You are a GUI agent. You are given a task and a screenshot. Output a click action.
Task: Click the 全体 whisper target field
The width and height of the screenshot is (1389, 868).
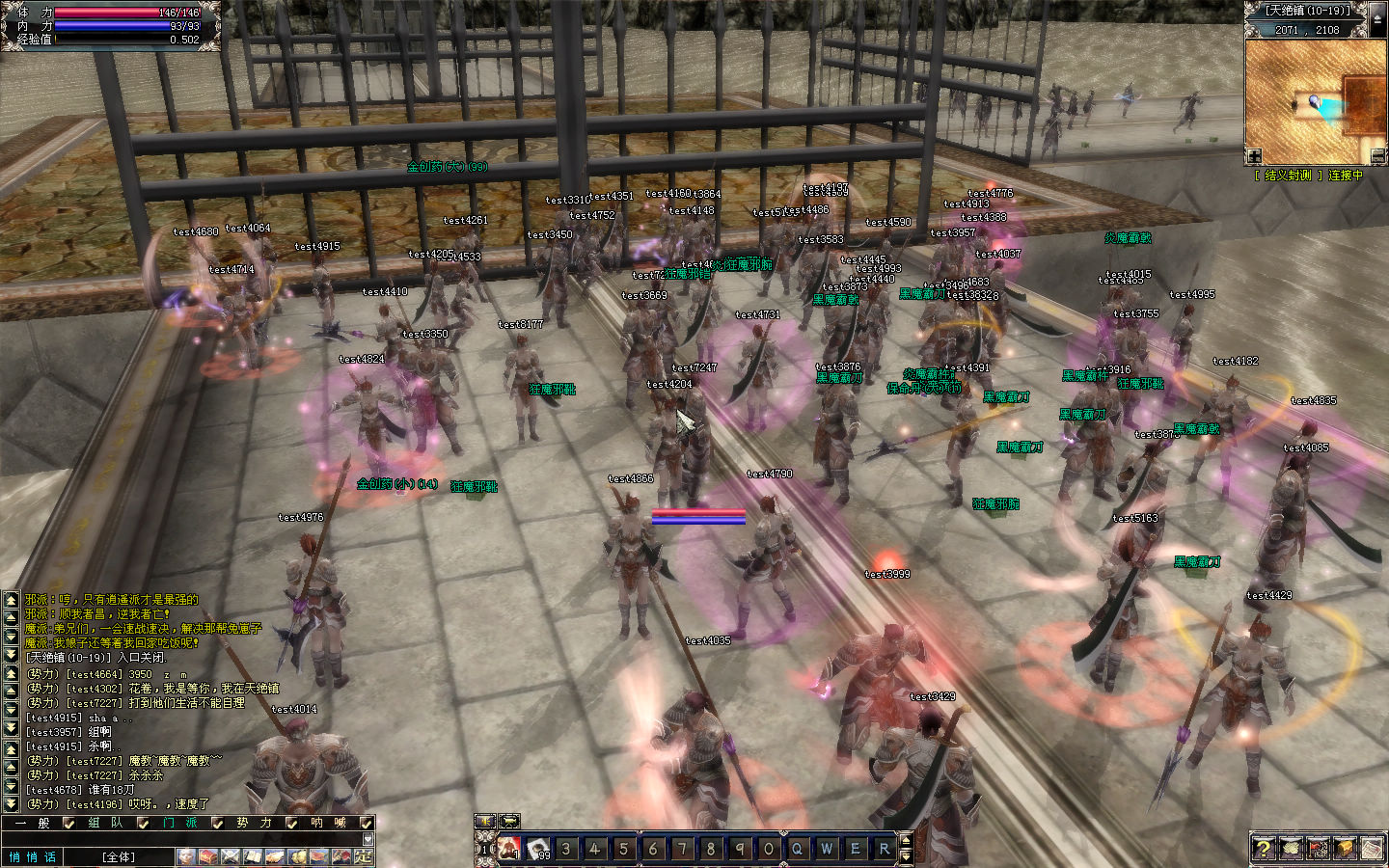119,856
